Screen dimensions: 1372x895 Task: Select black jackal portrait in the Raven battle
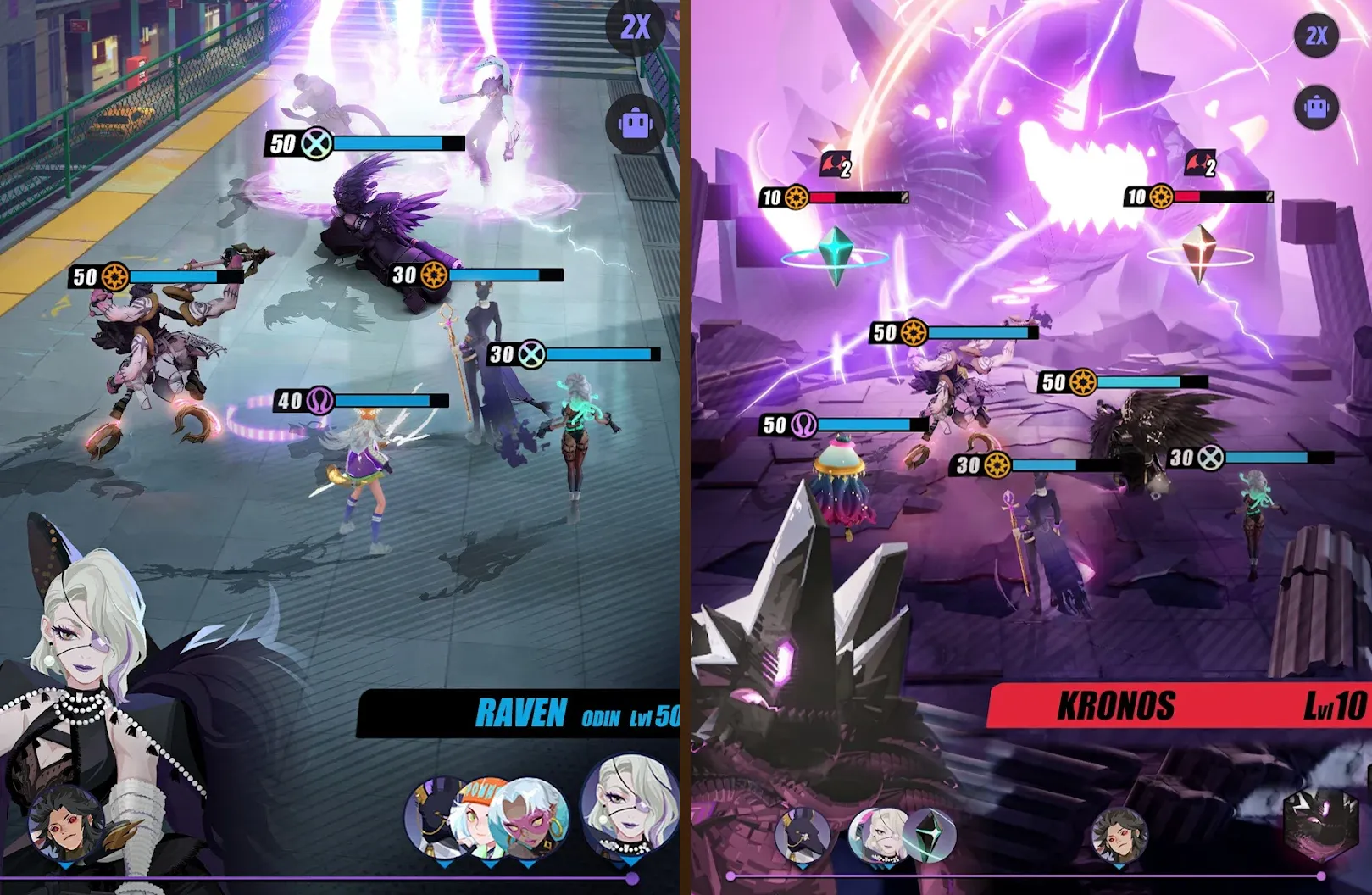pyautogui.click(x=432, y=818)
